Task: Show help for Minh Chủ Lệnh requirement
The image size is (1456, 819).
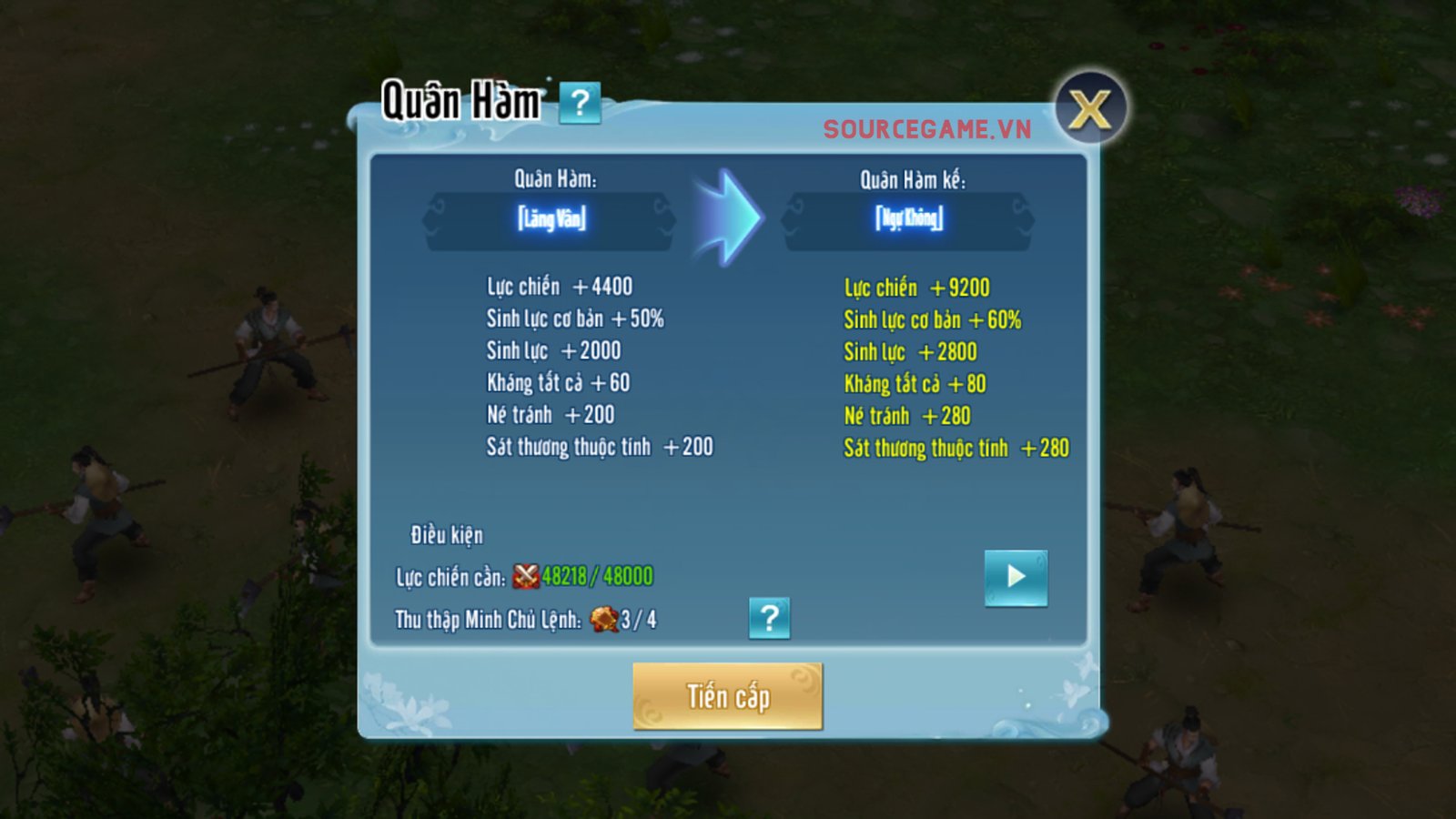Action: tap(769, 619)
